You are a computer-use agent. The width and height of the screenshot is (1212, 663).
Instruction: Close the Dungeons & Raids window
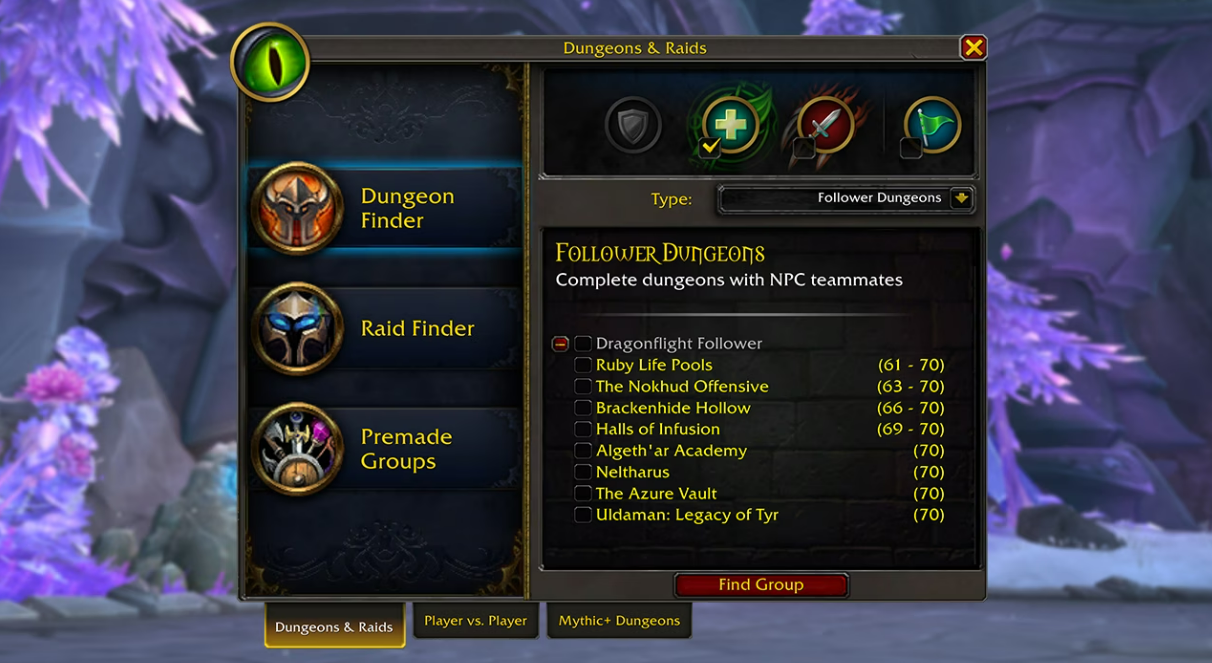(x=973, y=47)
